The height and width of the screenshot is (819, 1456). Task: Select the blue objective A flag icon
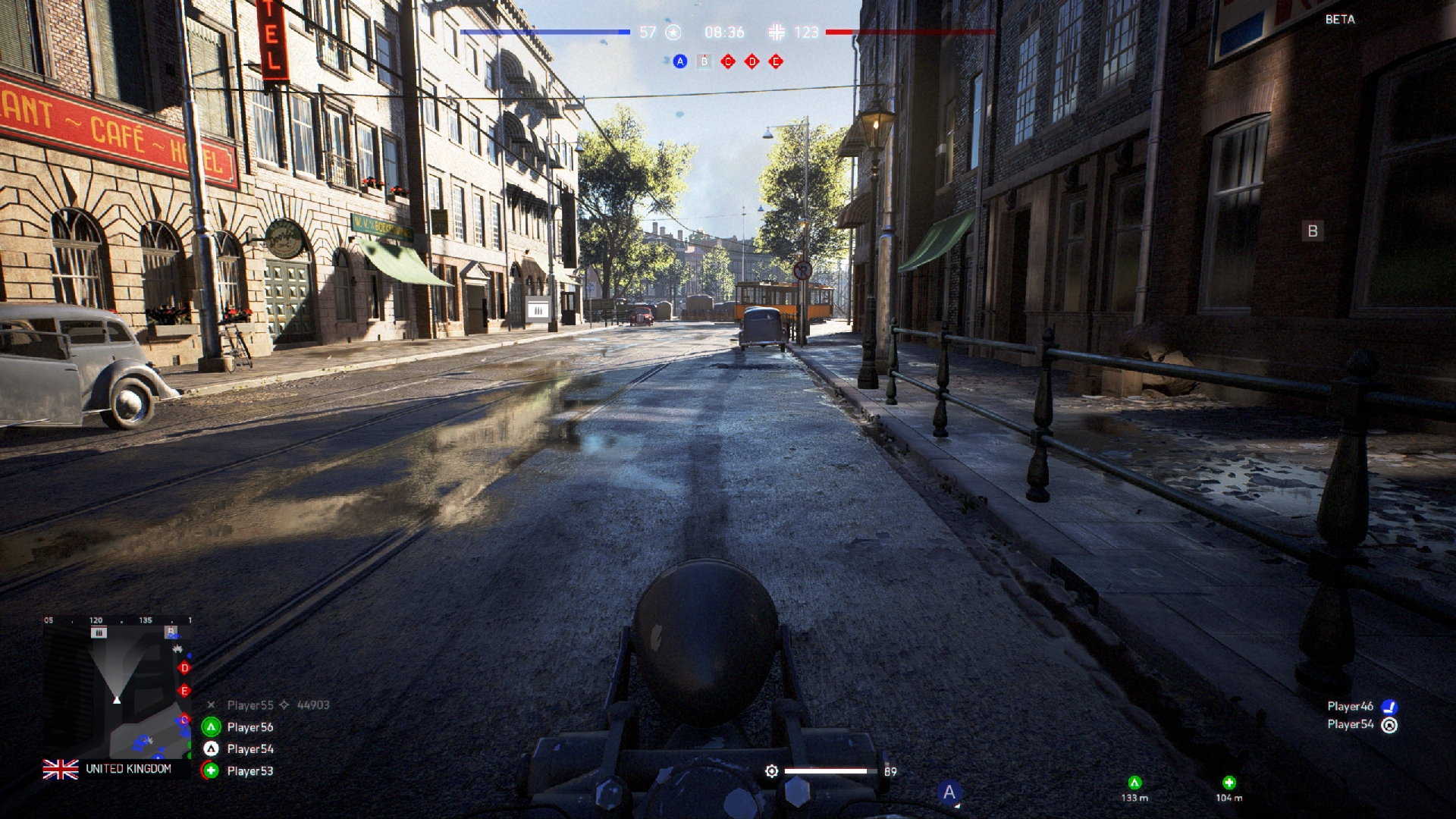[x=679, y=61]
